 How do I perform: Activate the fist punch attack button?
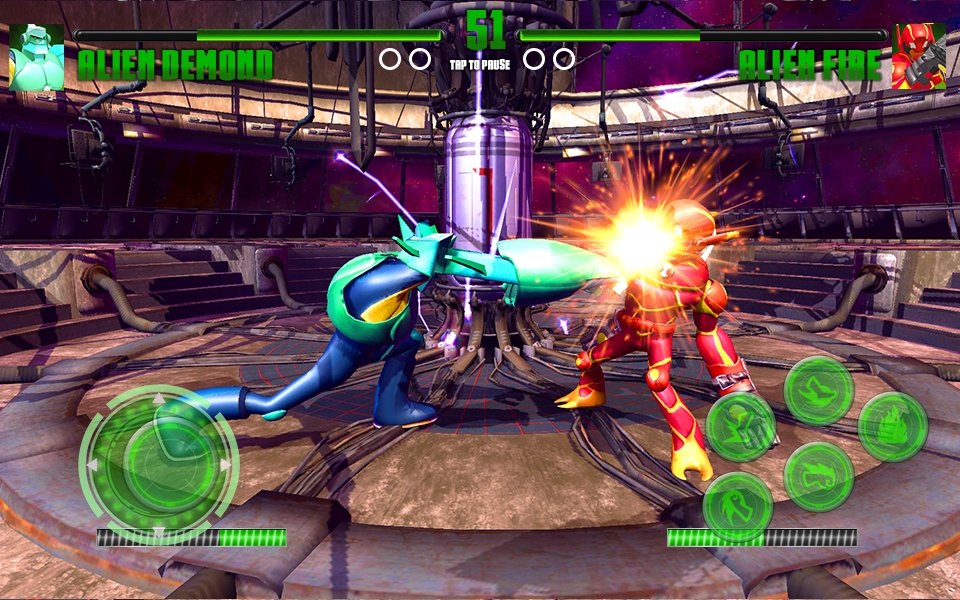[x=741, y=427]
